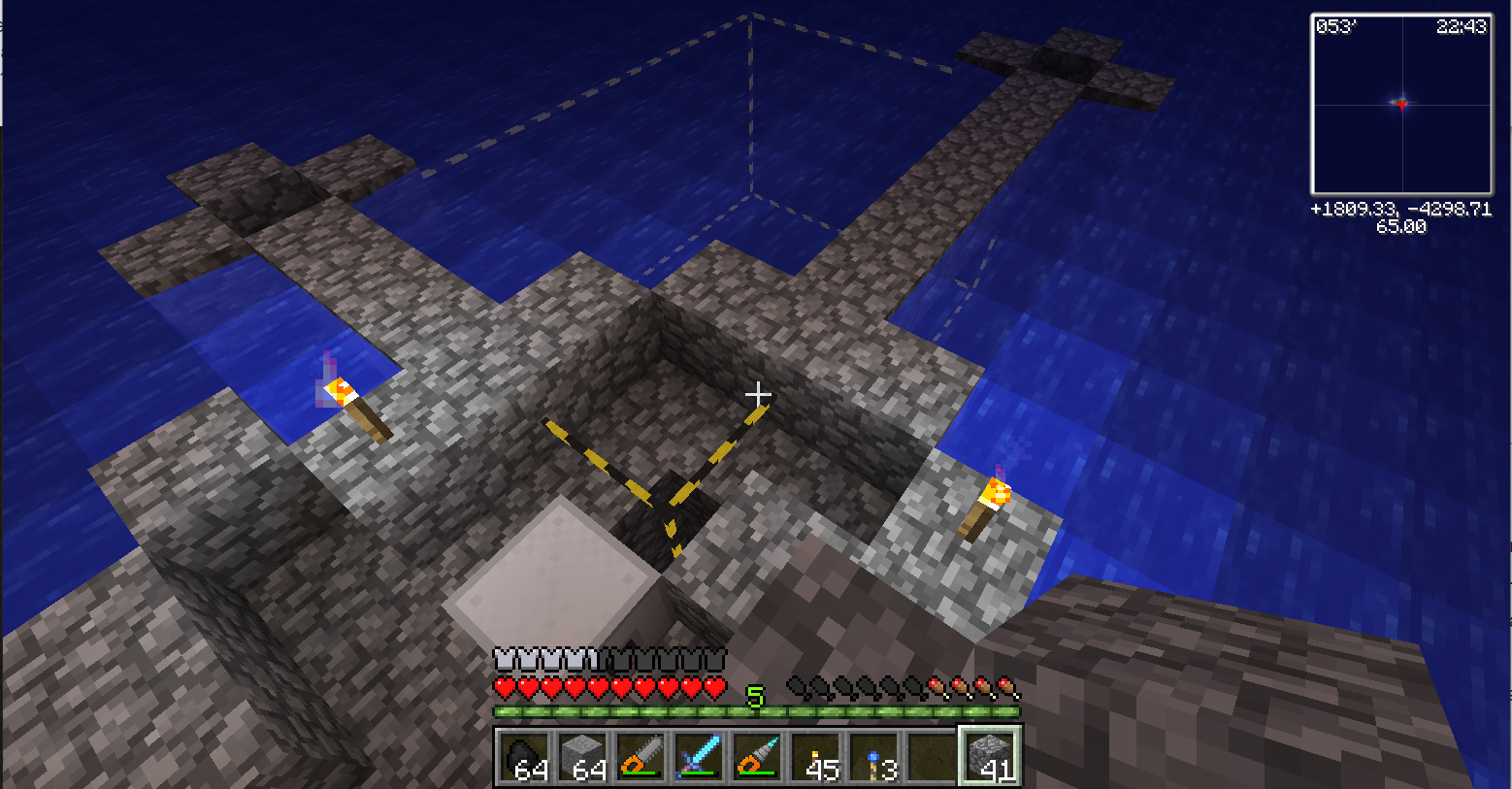Select the blue-tipped torch stack
The image size is (1512, 789).
873,756
